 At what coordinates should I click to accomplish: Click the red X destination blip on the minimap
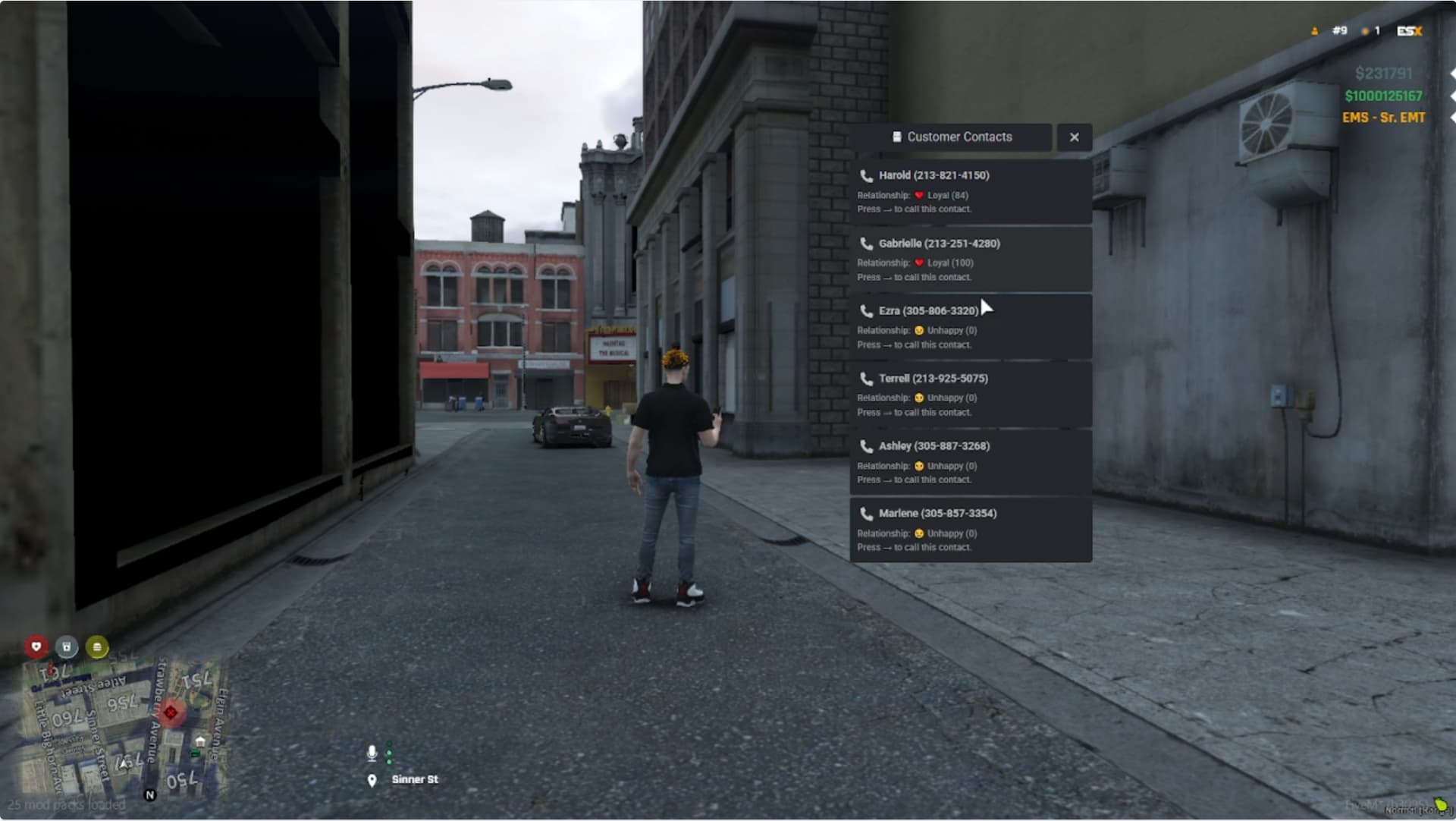click(x=171, y=712)
